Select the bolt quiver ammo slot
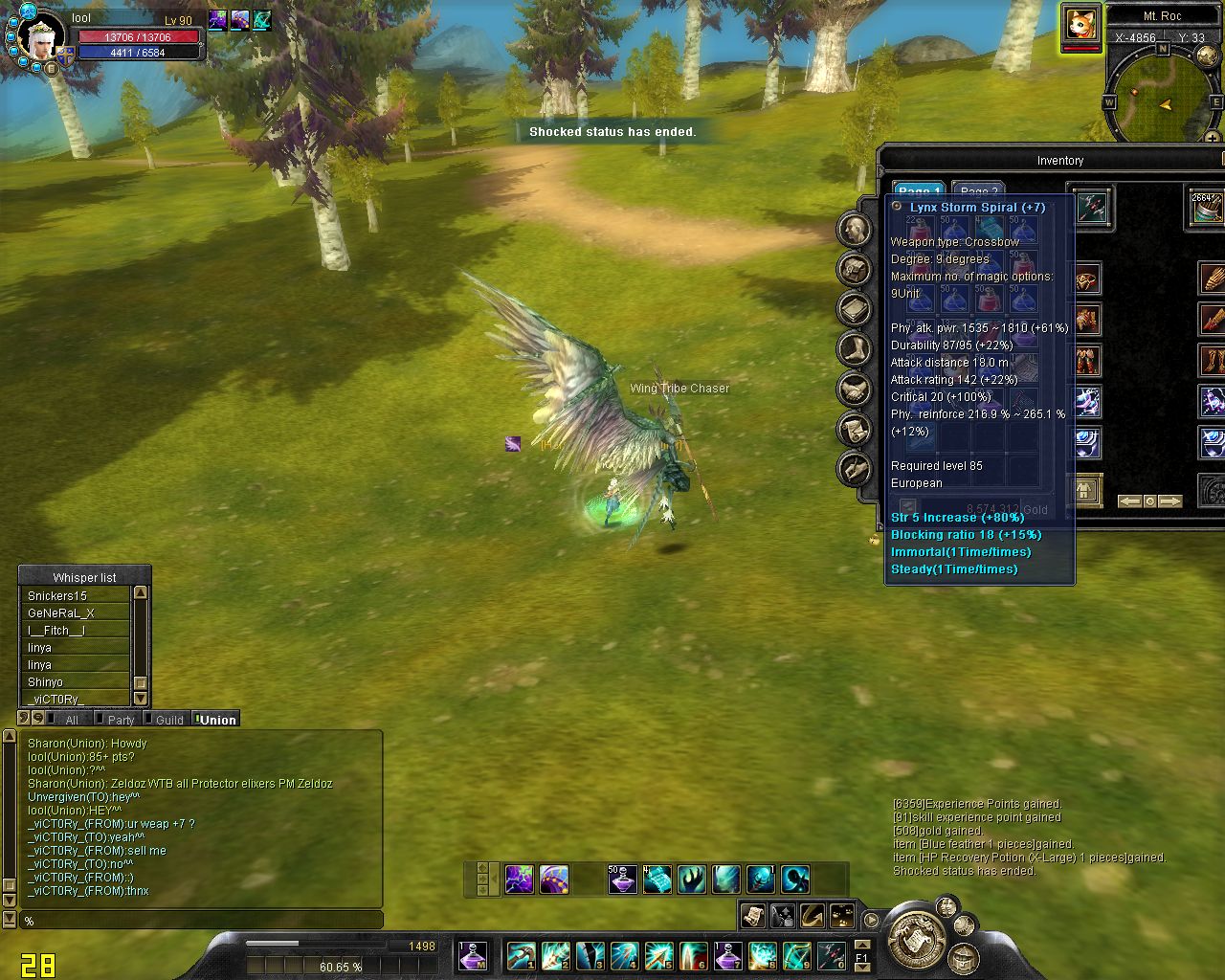This screenshot has height=980, width=1225. pyautogui.click(x=1206, y=207)
